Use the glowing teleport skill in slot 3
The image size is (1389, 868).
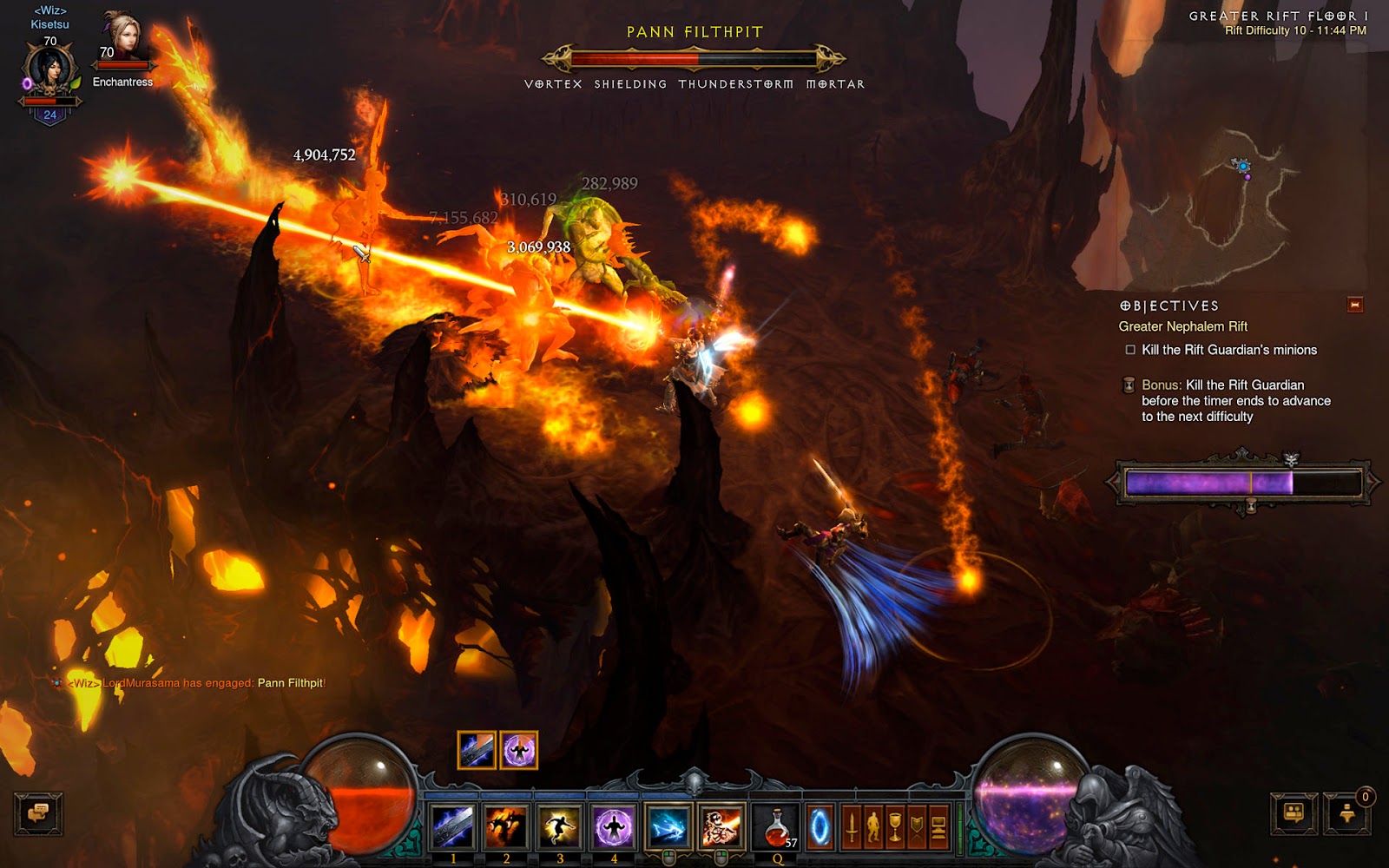tap(560, 825)
